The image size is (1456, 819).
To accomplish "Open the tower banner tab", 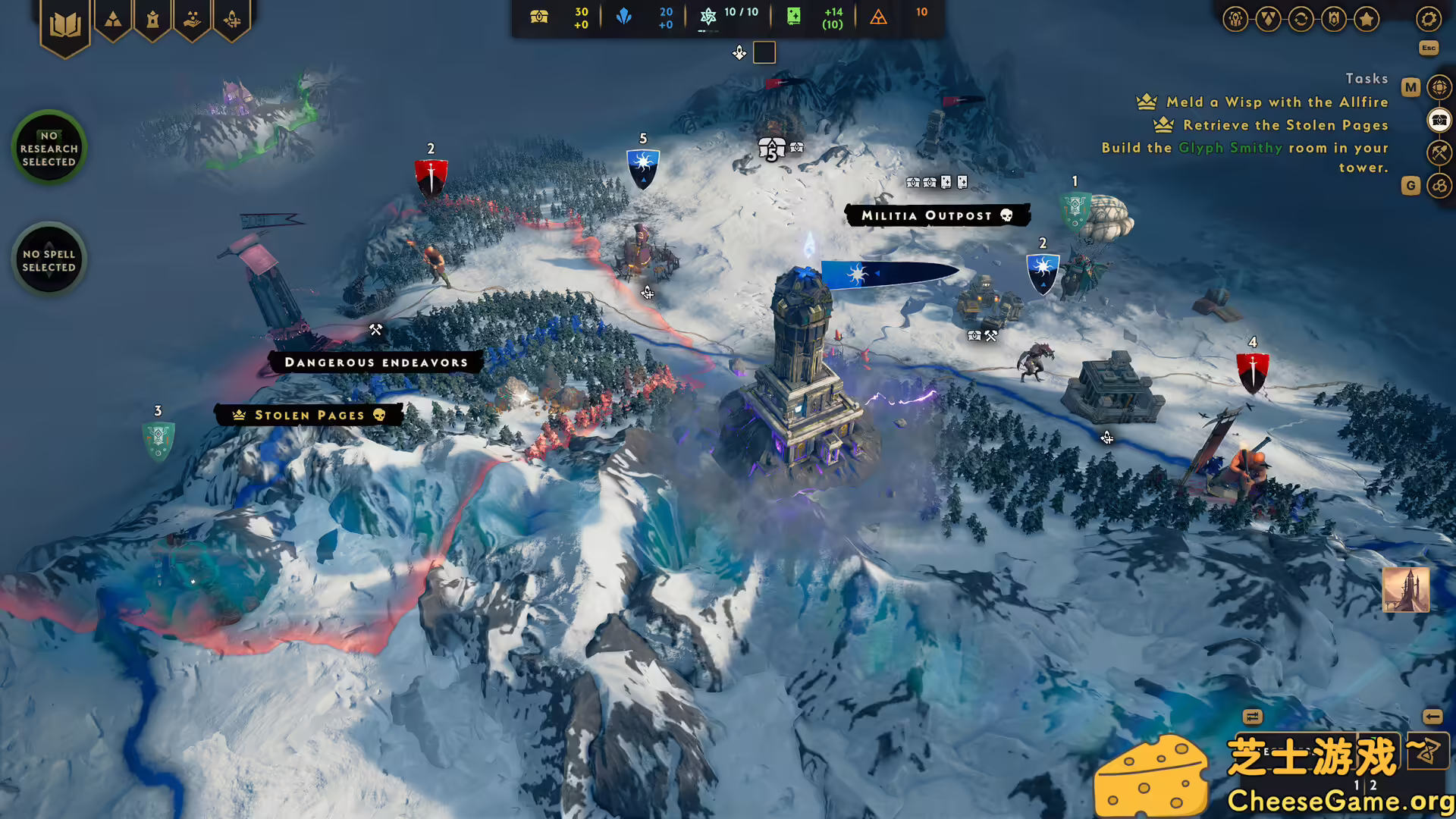I will tap(152, 20).
